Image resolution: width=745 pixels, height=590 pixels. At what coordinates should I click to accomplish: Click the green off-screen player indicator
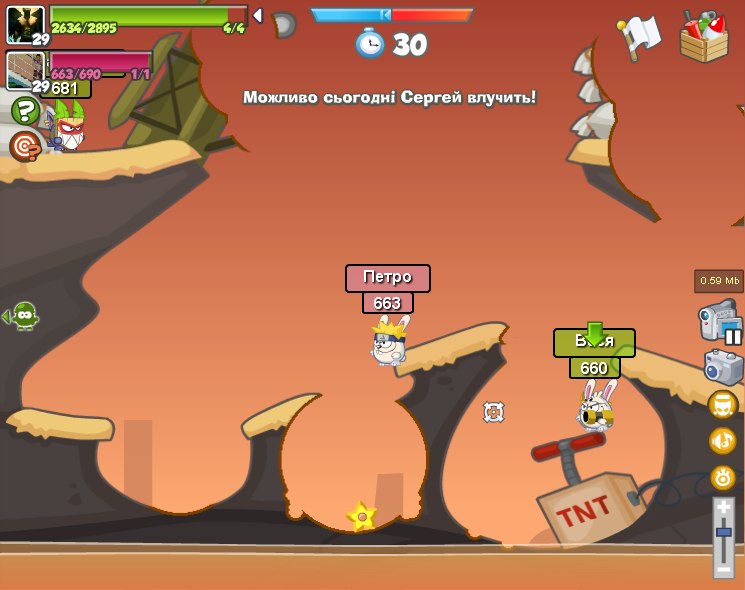pos(22,316)
